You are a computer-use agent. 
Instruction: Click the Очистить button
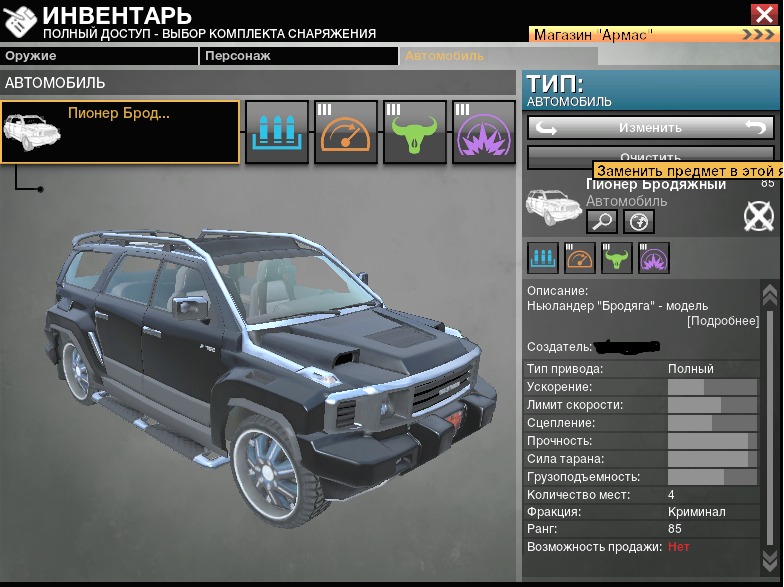[x=650, y=157]
